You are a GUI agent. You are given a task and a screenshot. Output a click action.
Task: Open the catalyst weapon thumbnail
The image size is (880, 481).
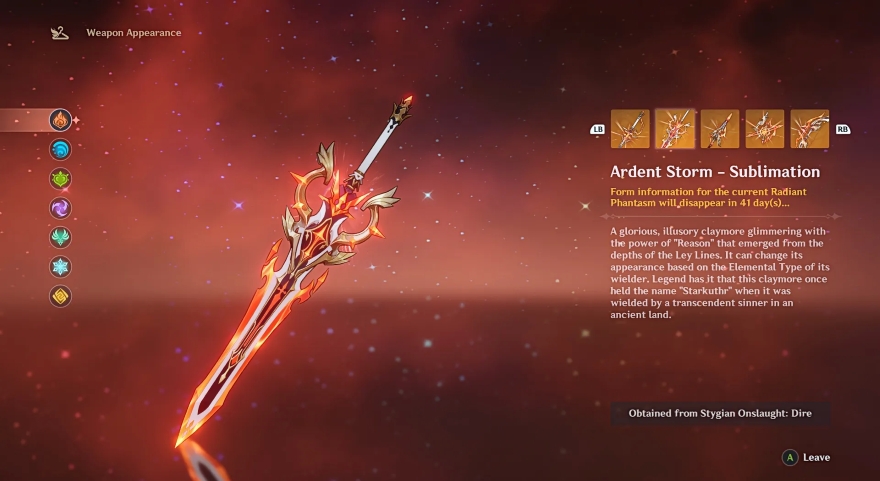click(765, 129)
